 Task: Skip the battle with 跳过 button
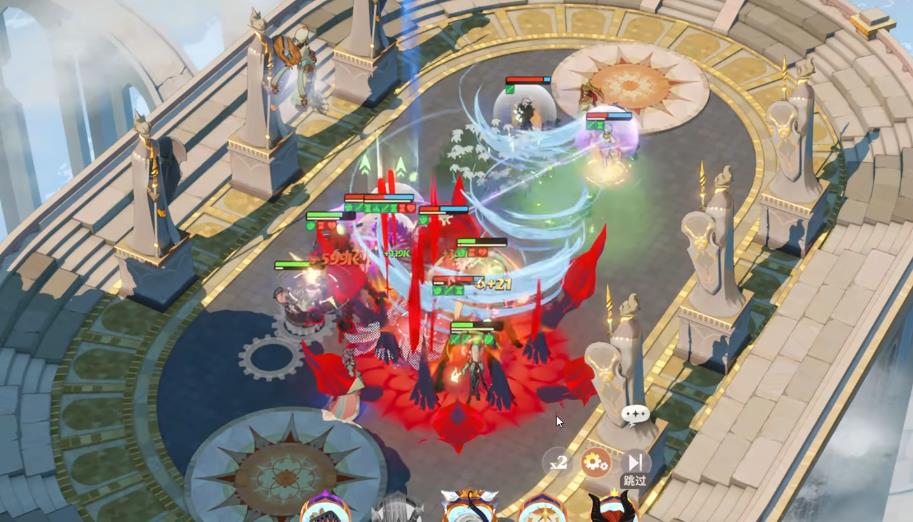pyautogui.click(x=634, y=464)
